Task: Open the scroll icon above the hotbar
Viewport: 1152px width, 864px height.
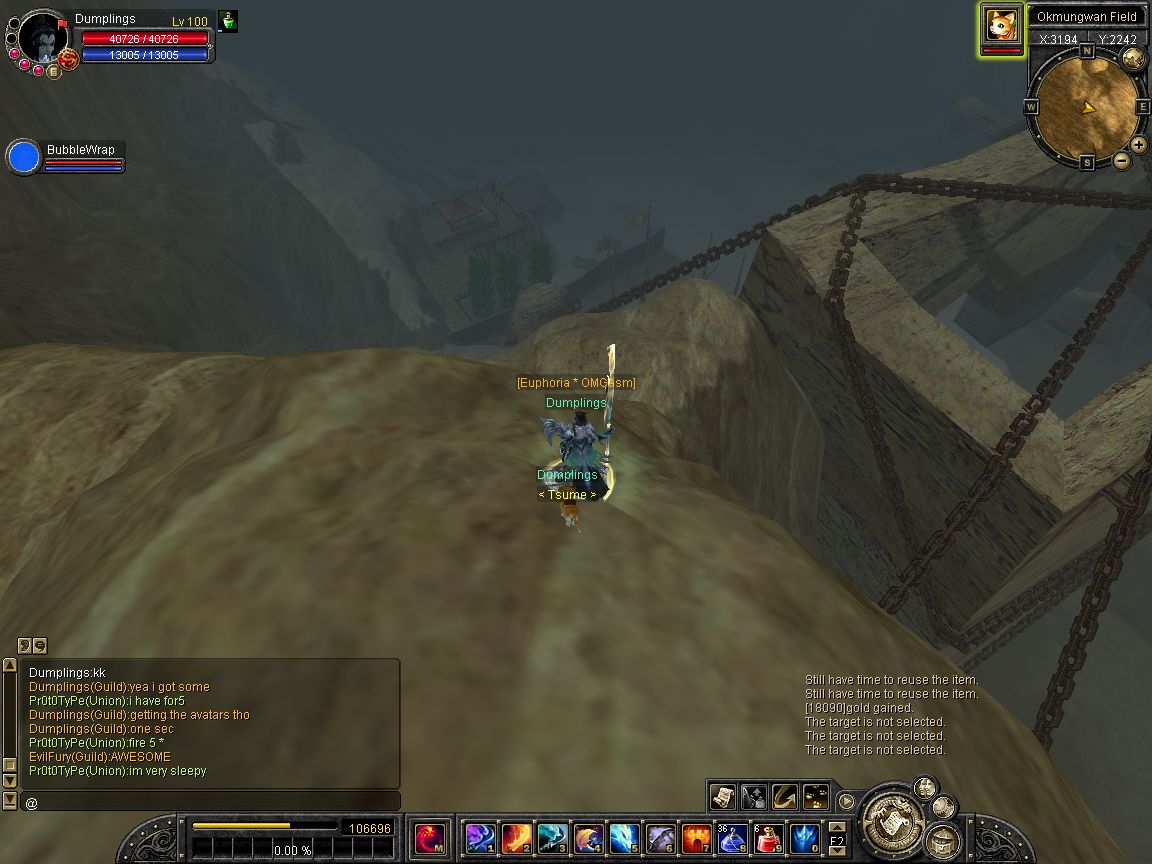Action: tap(723, 796)
